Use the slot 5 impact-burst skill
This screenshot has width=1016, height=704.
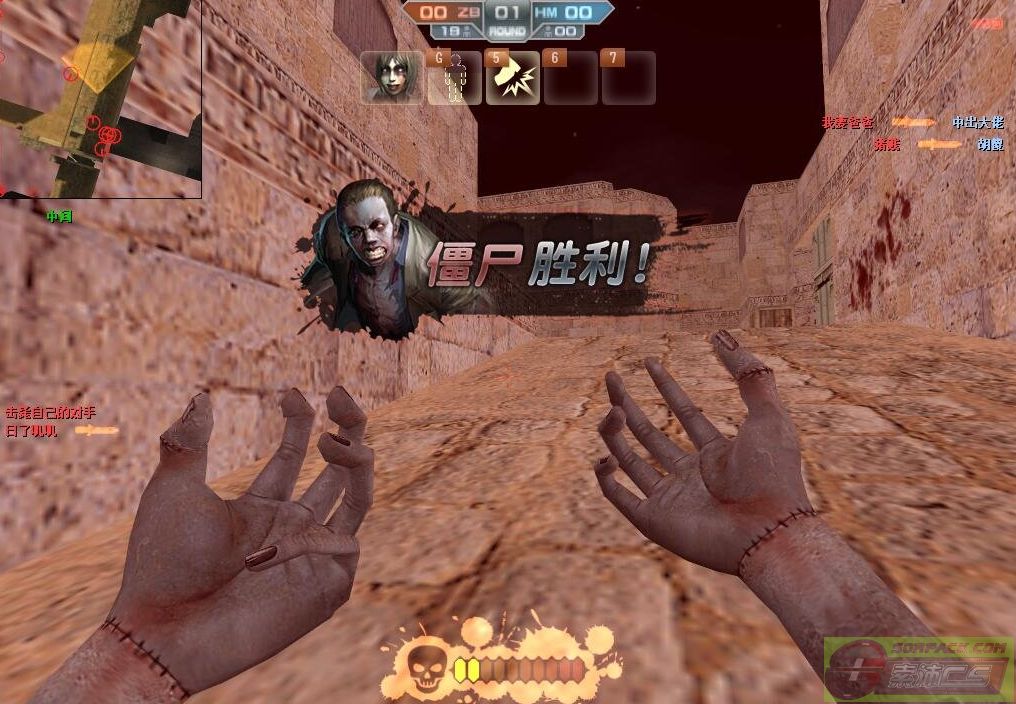(513, 78)
